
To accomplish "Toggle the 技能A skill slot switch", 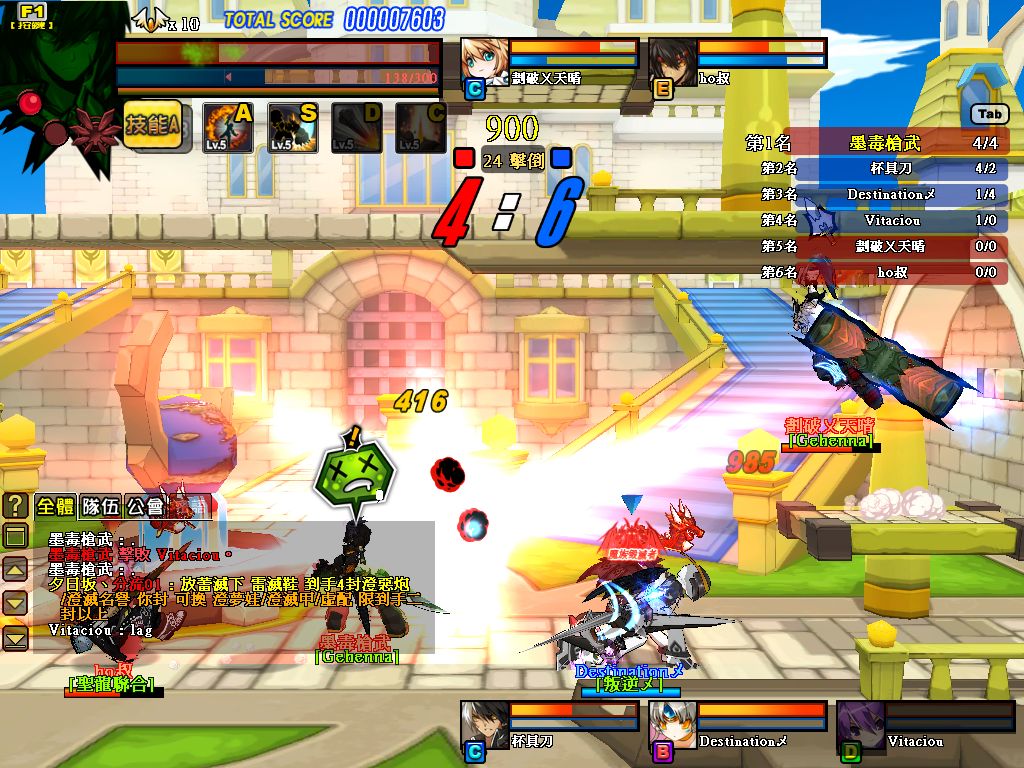I will pyautogui.click(x=153, y=127).
